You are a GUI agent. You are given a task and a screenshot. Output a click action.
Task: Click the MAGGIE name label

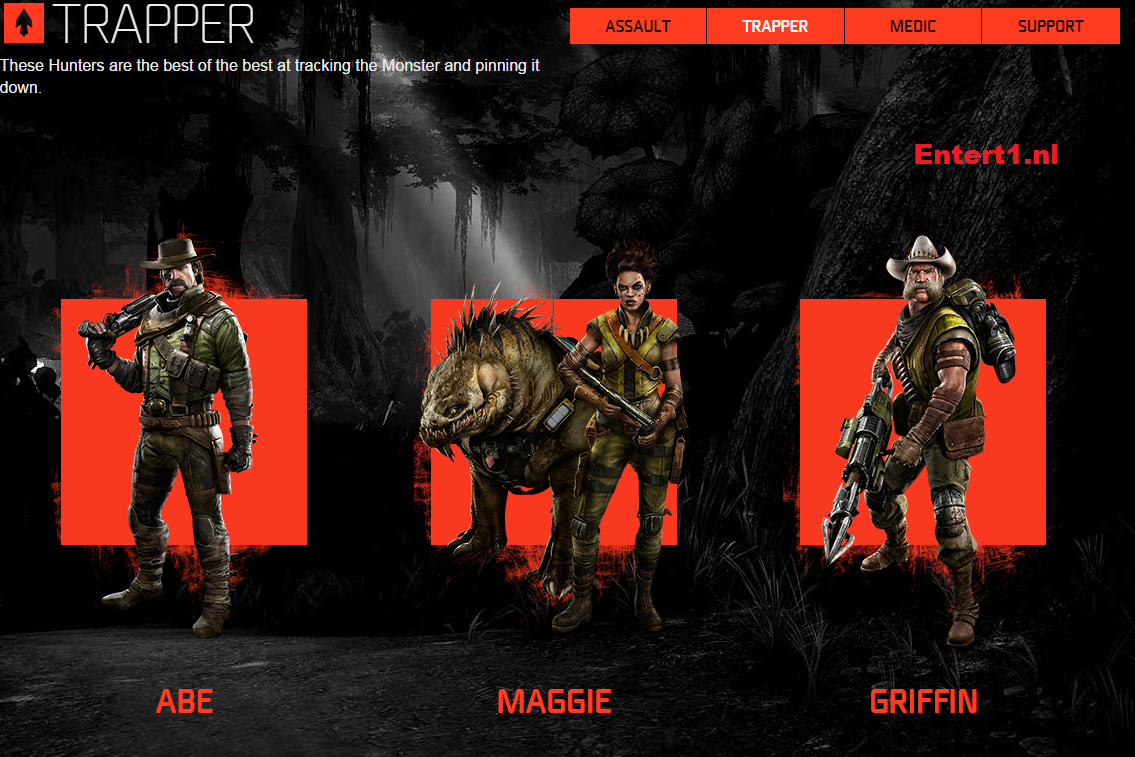(554, 701)
